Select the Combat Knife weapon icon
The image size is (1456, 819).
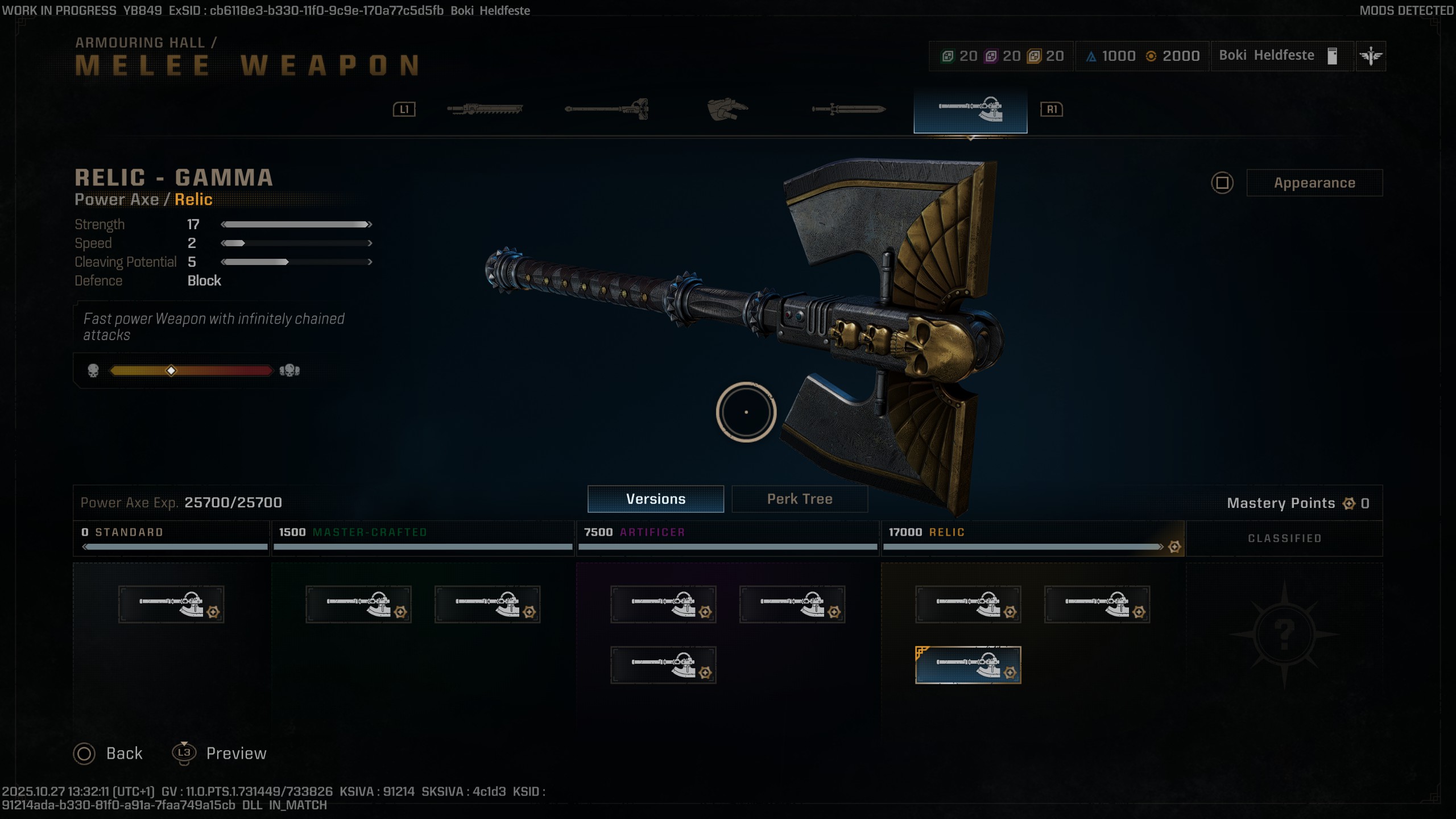coord(847,108)
